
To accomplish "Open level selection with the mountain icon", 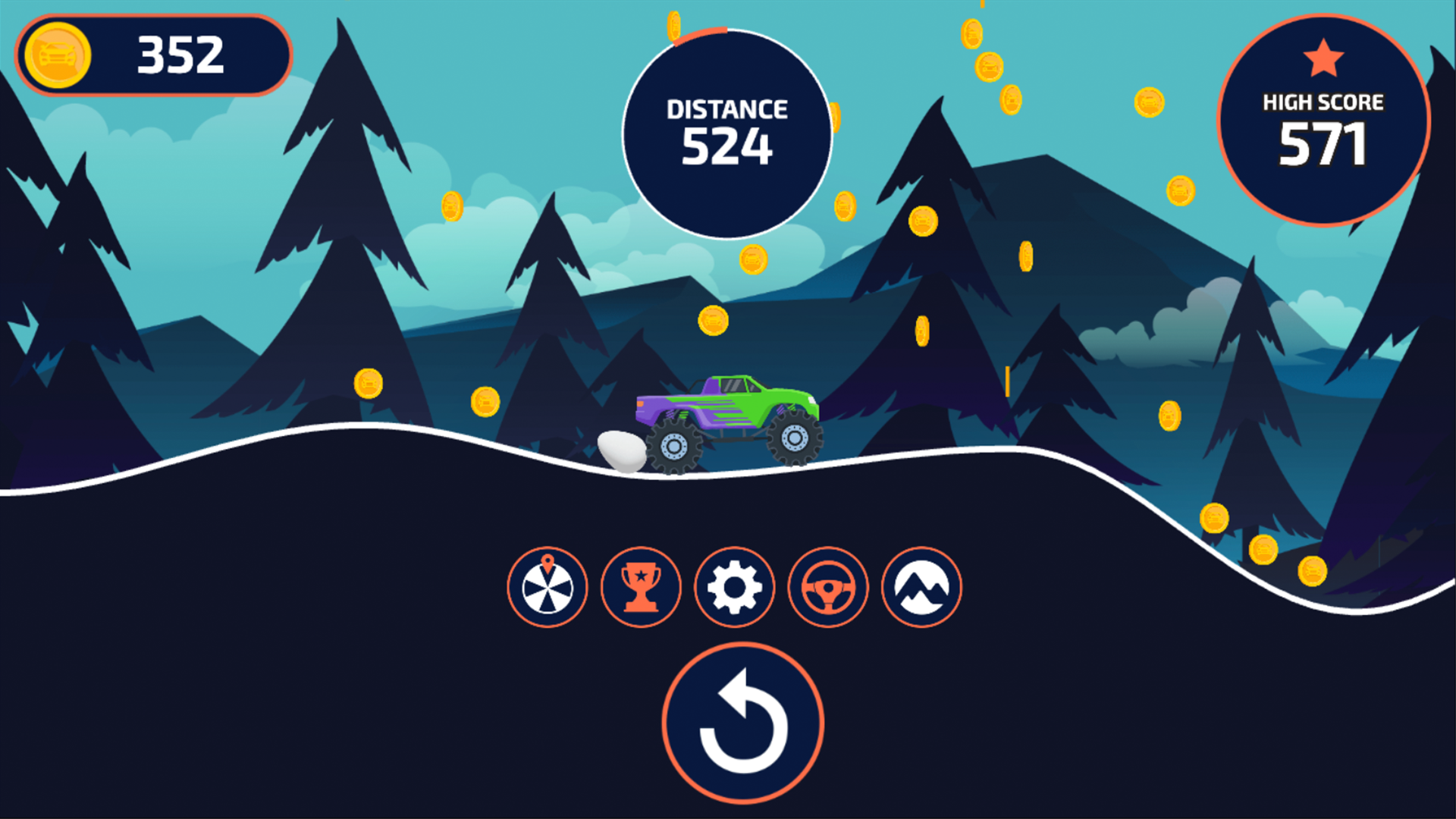I will (x=921, y=588).
